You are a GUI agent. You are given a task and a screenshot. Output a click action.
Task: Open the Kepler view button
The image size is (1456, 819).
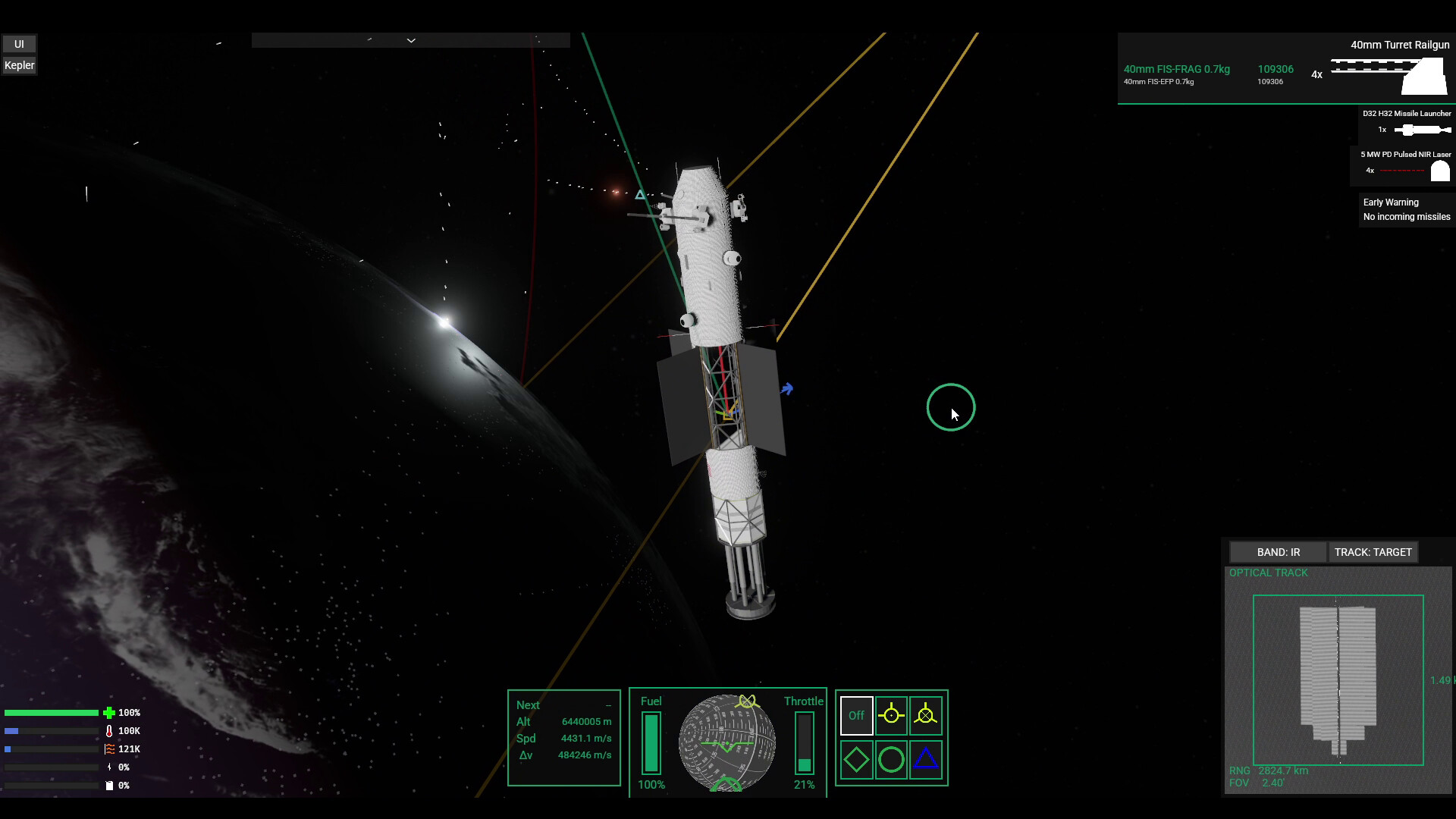coord(19,65)
